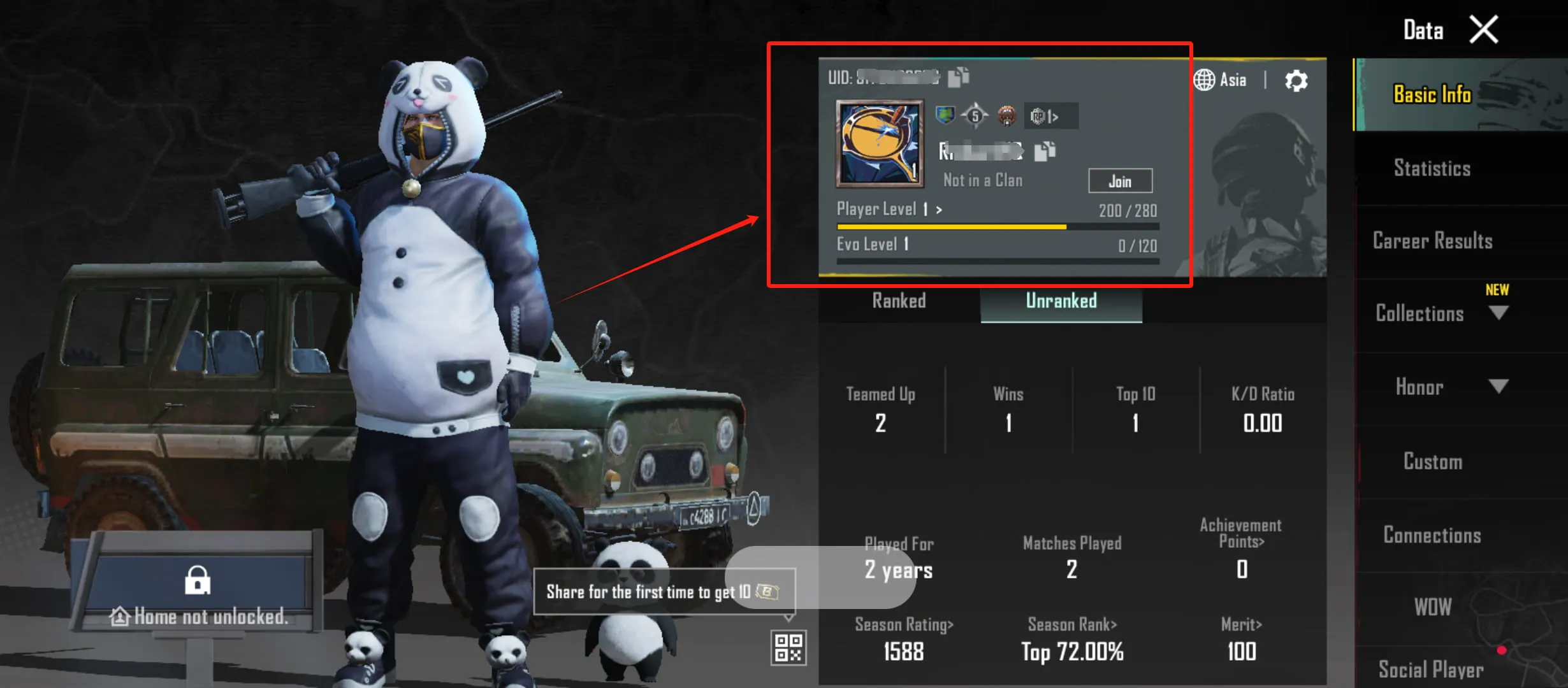The height and width of the screenshot is (688, 1568).
Task: Switch to the Ranked tab
Action: (x=899, y=301)
